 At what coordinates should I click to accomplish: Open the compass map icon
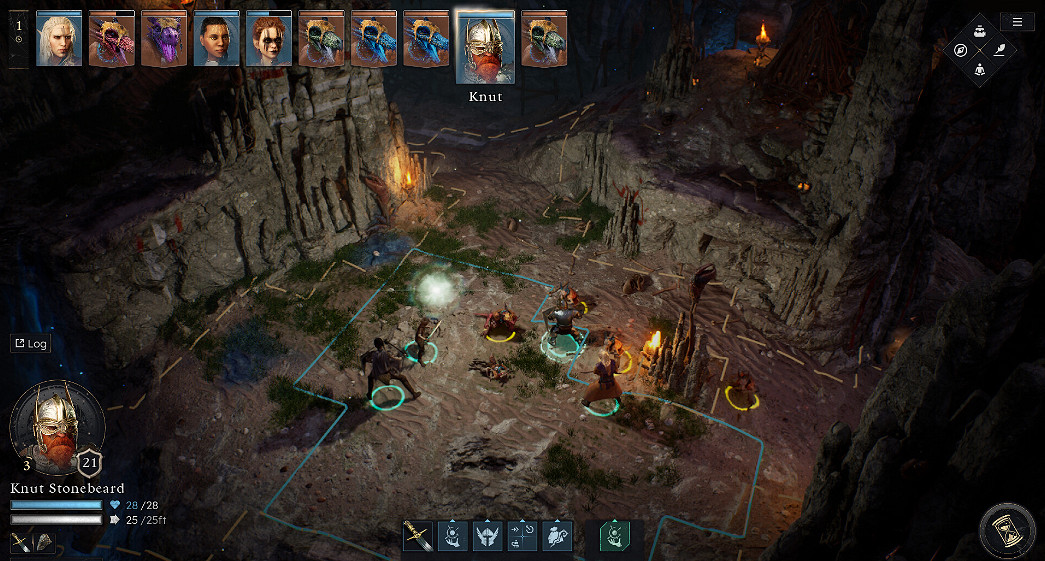click(x=960, y=49)
